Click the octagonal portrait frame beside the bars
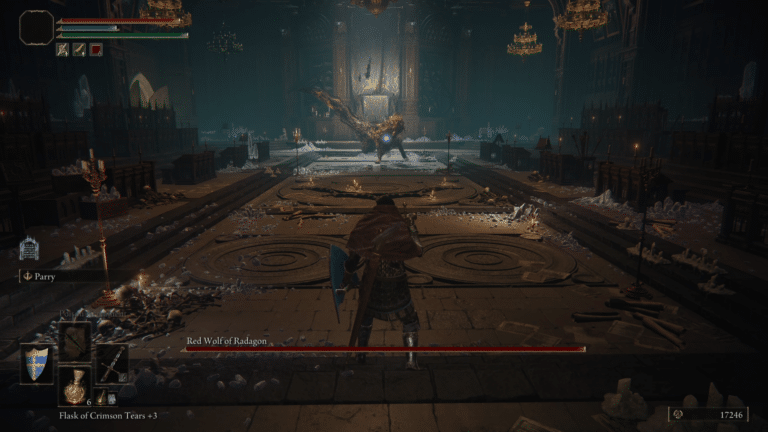Screen dimensions: 768x432 (x=37, y=27)
